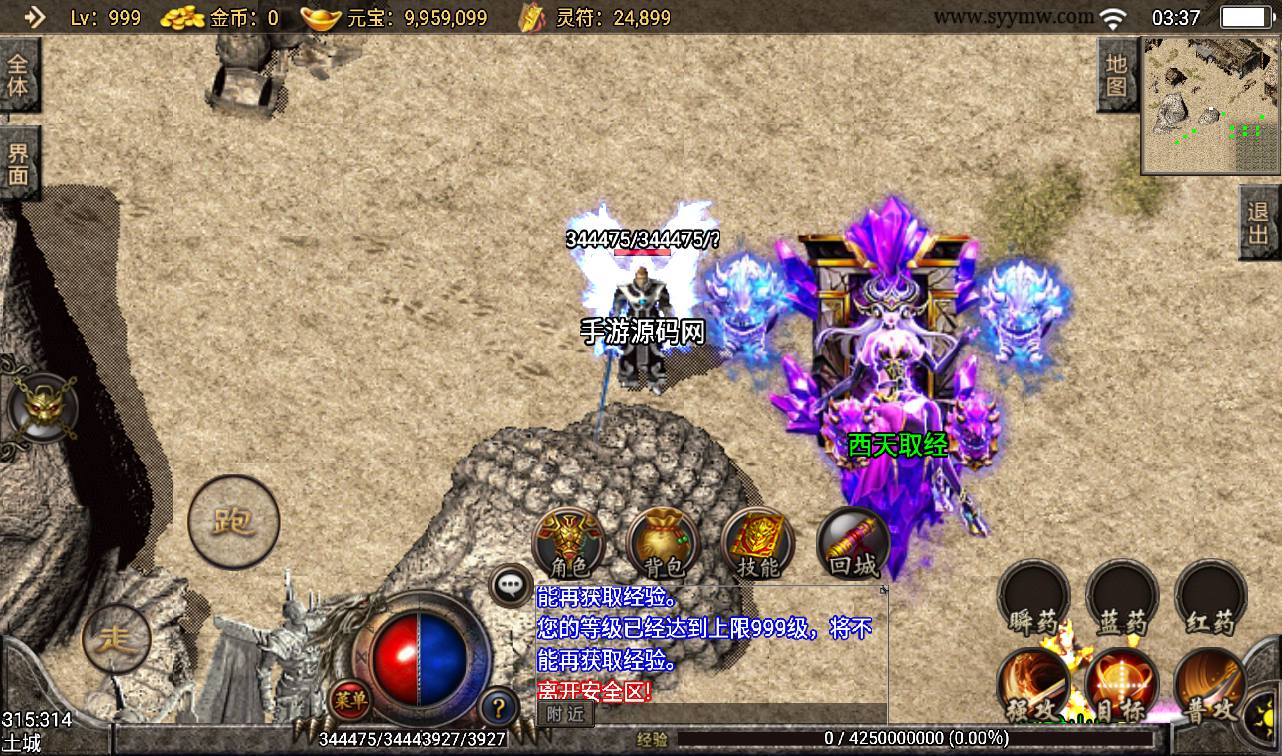Use the 红药 health potion slot

tap(1210, 599)
